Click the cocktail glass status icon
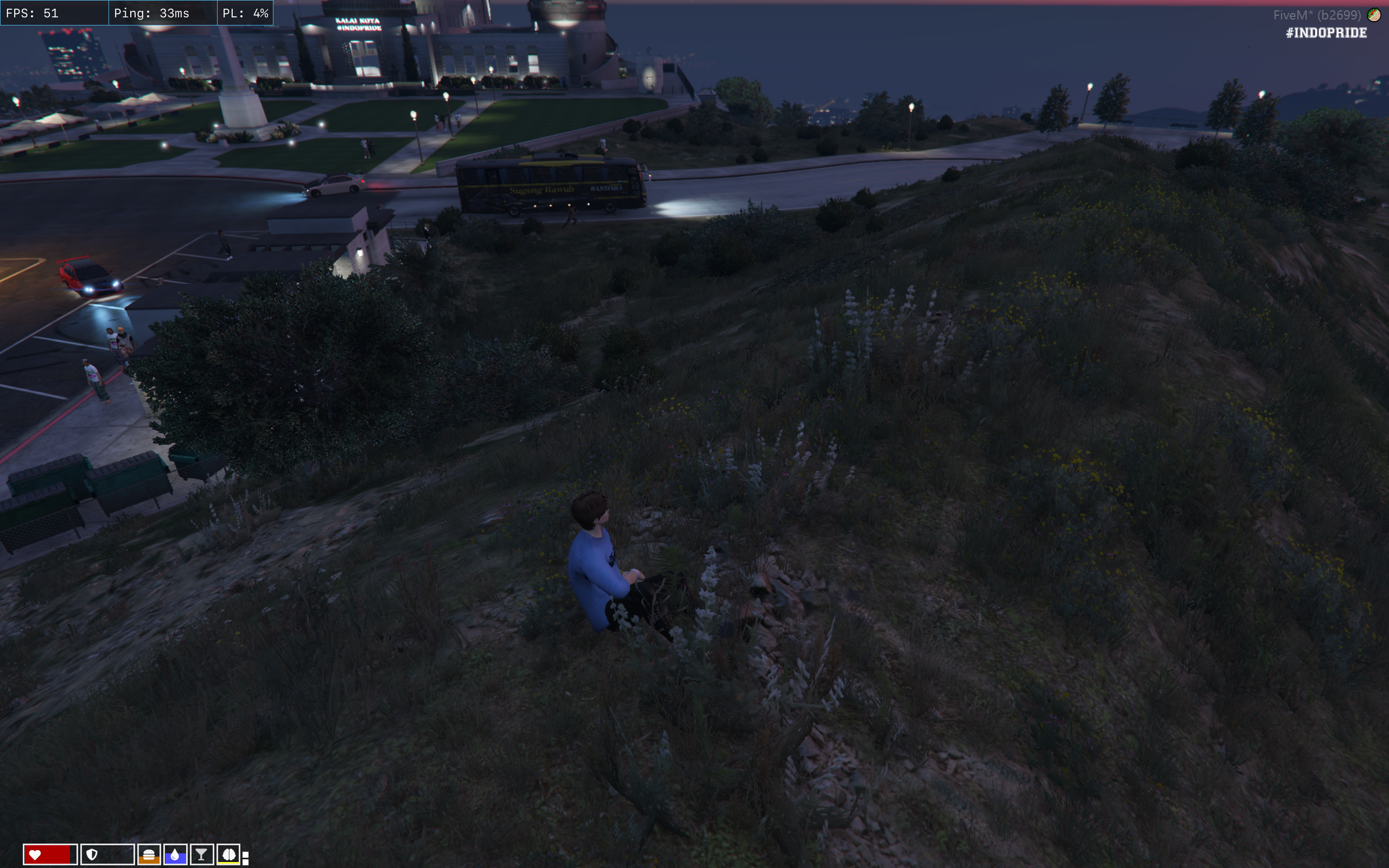The height and width of the screenshot is (868, 1389). [201, 855]
